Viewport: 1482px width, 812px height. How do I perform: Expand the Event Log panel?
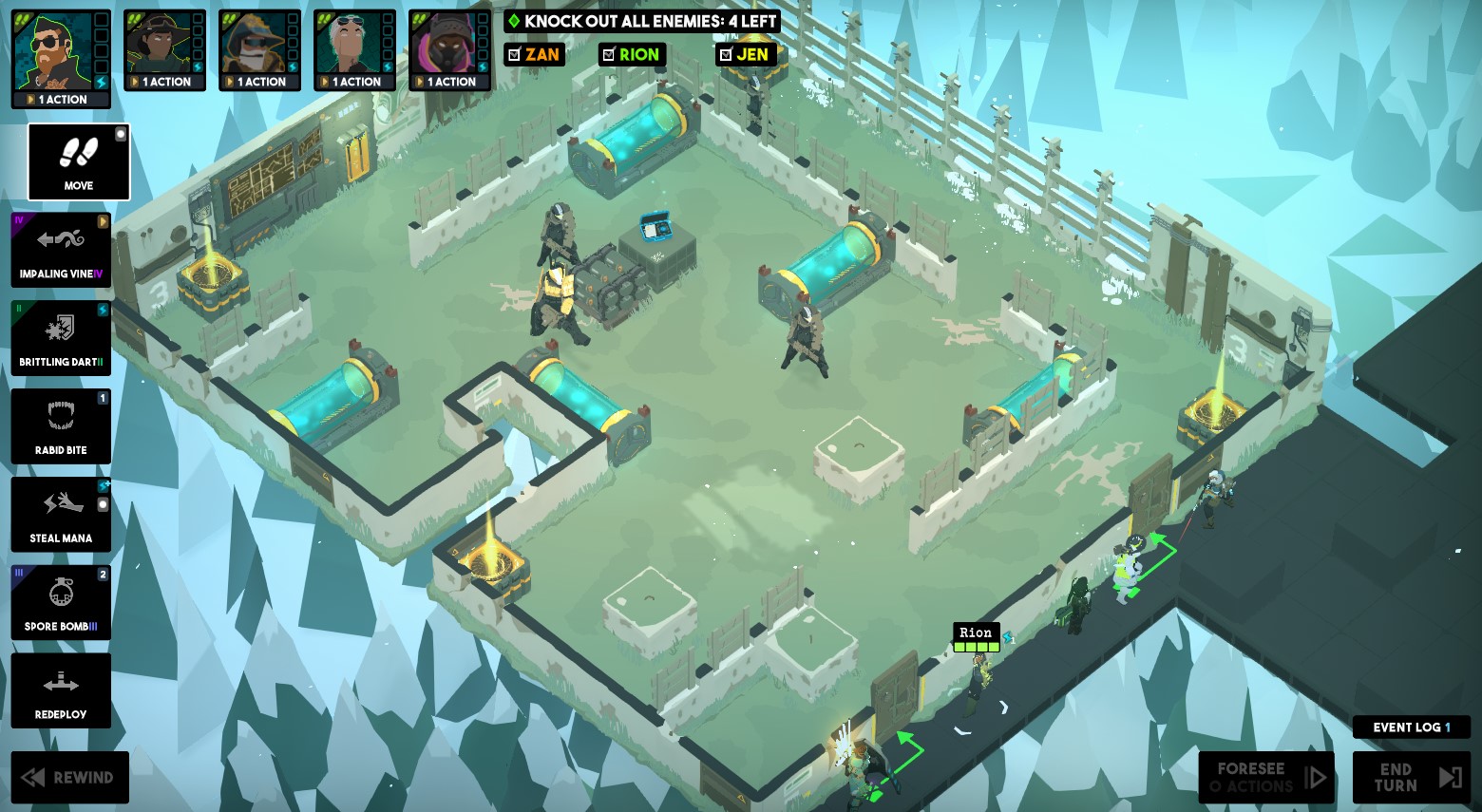pyautogui.click(x=1412, y=727)
